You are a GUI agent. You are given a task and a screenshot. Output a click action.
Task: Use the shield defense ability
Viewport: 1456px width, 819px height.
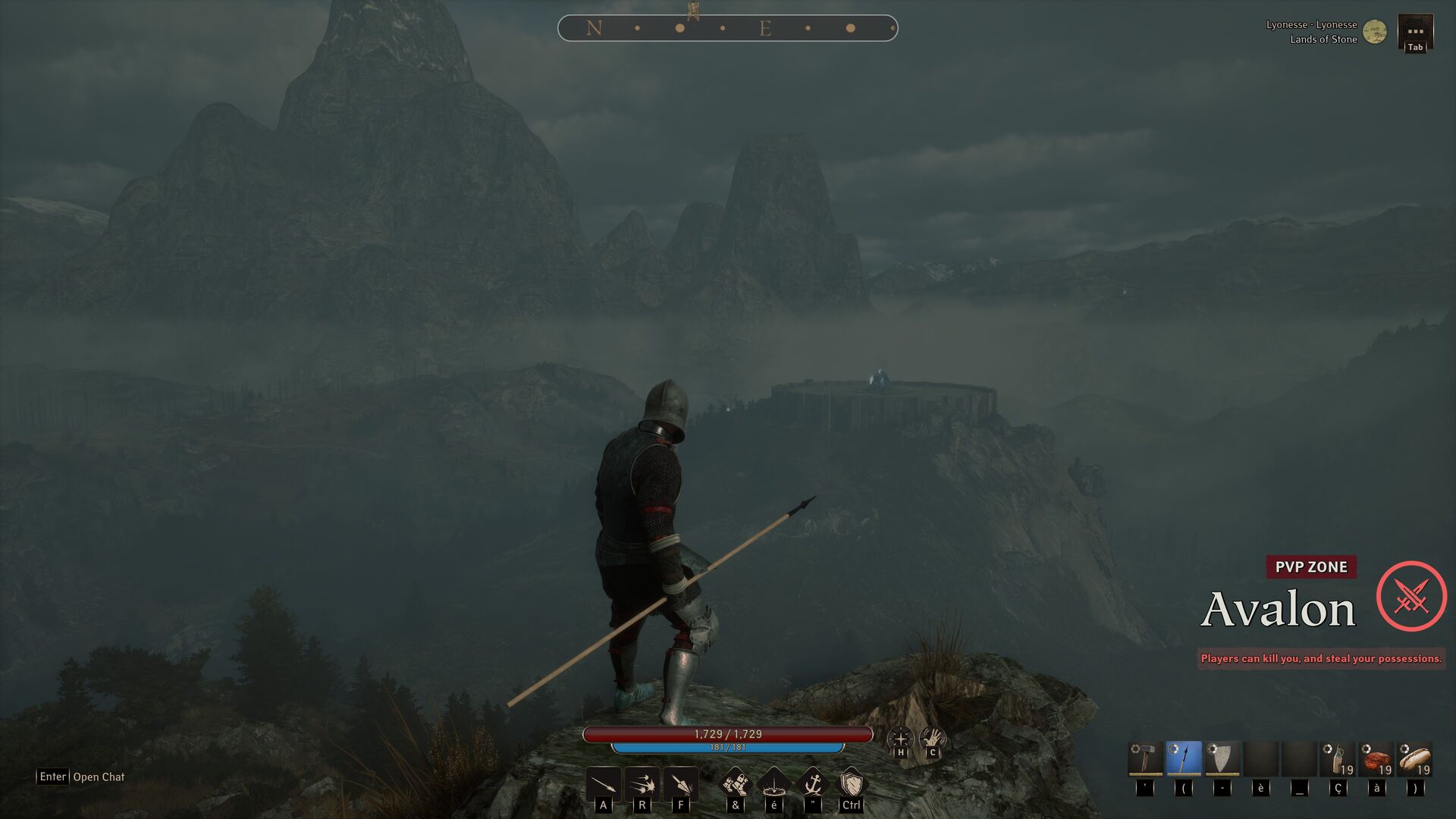click(x=851, y=783)
